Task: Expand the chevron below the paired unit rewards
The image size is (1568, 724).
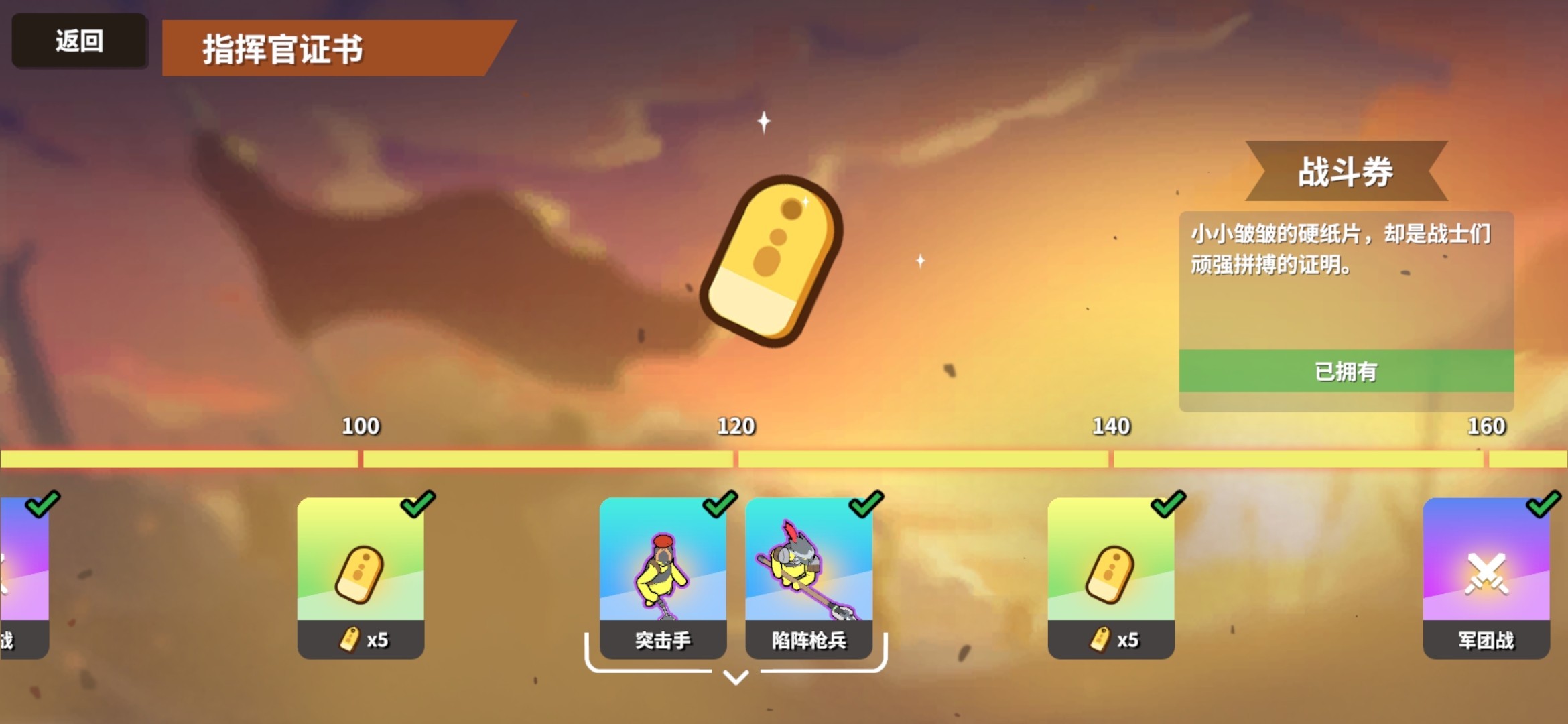Action: [x=736, y=678]
